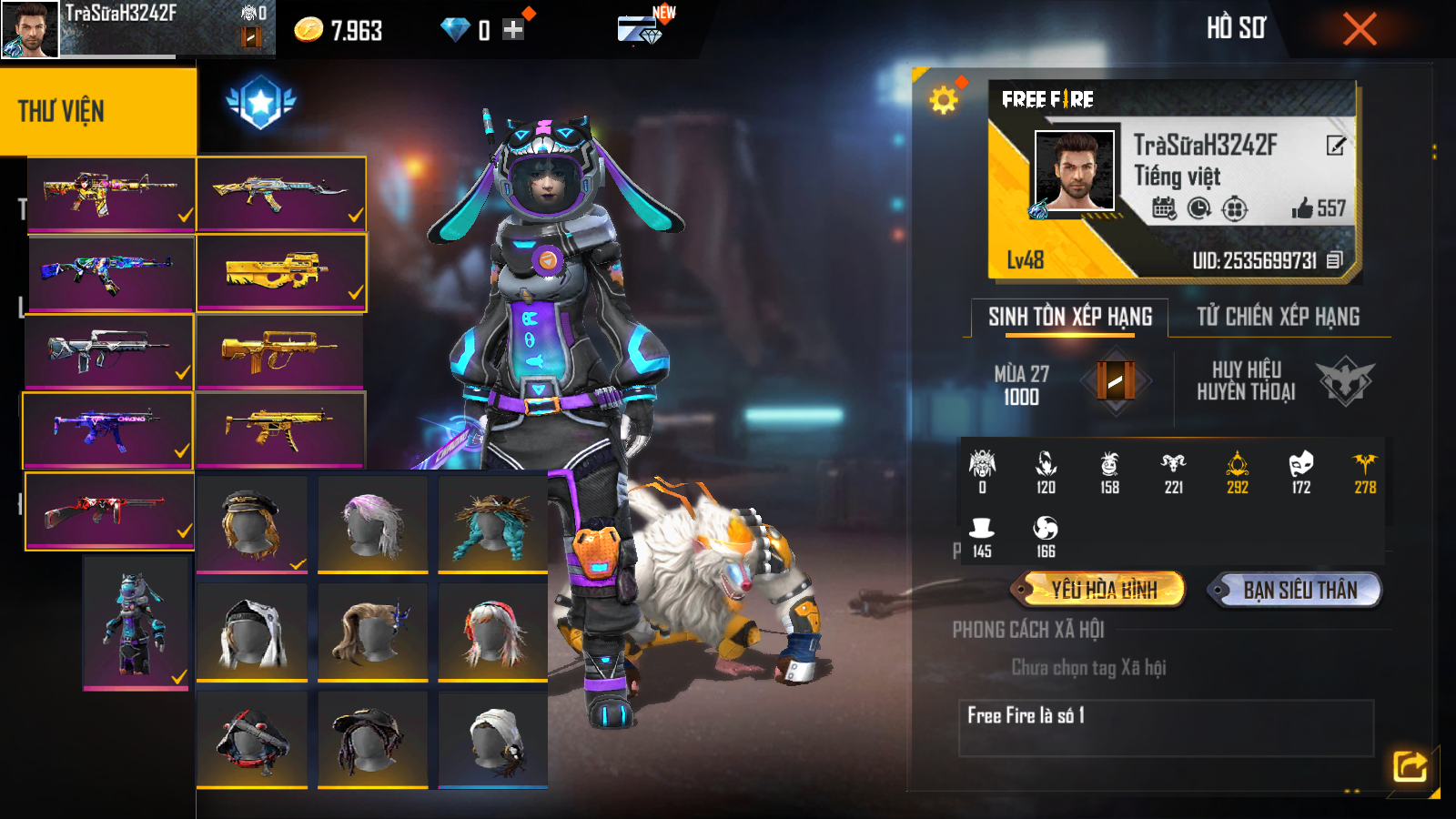Click the Yêu Hòa Bình tag

tap(1103, 590)
